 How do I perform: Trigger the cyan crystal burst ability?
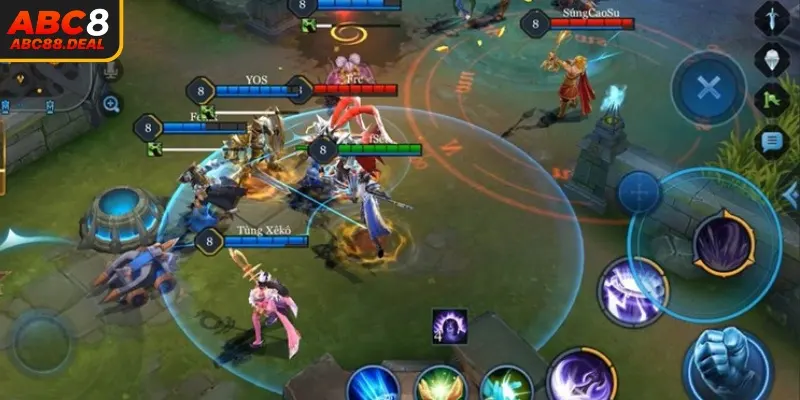tap(505, 386)
